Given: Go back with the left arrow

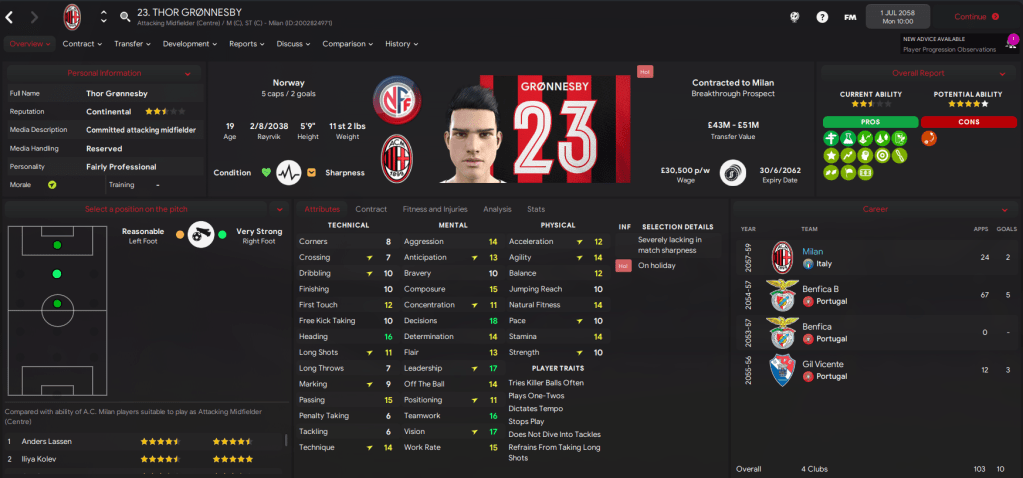Looking at the screenshot, I should point(10,16).
